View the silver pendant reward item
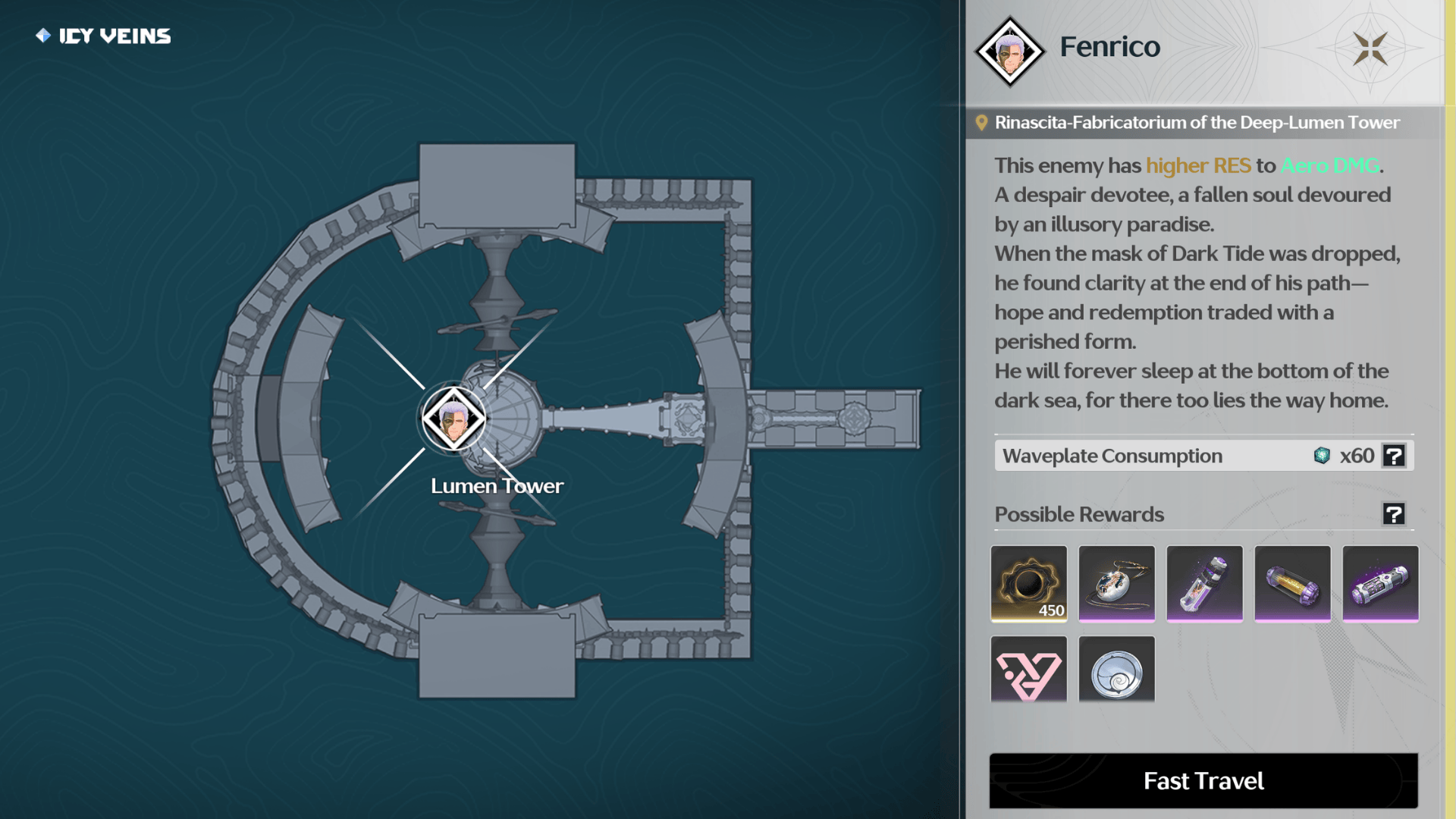The height and width of the screenshot is (819, 1456). click(x=1116, y=583)
